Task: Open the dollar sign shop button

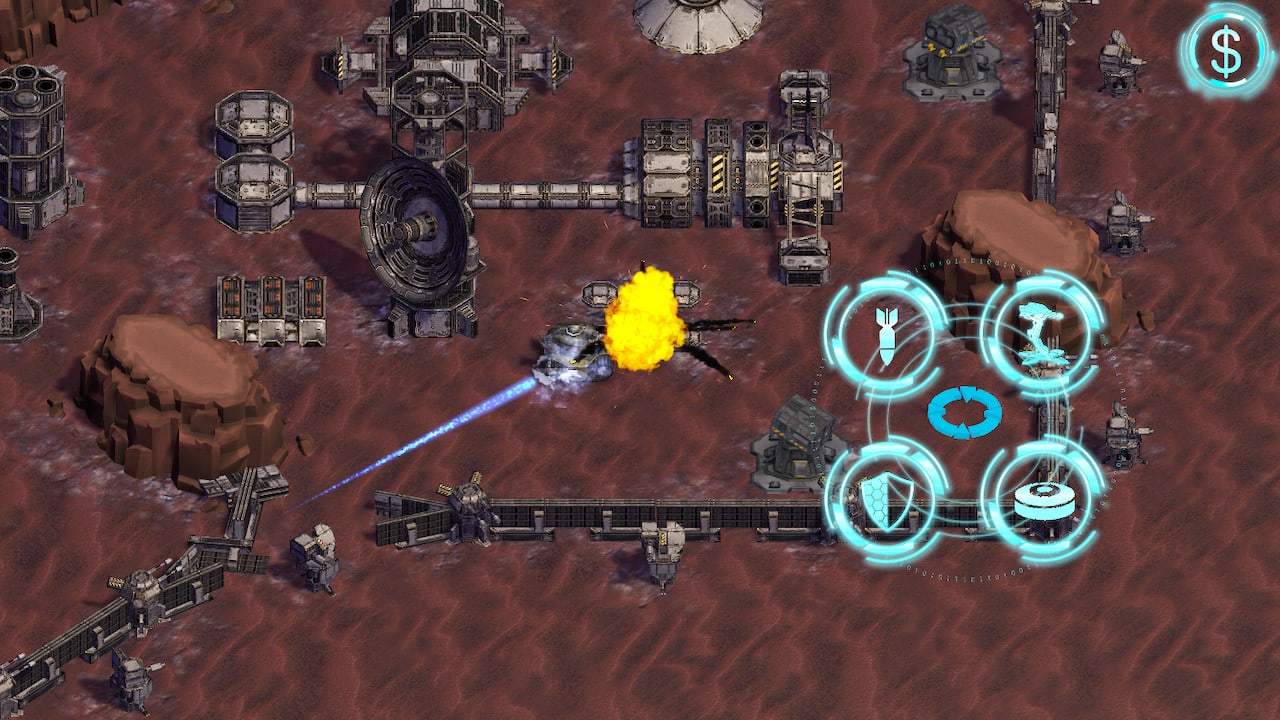Action: coord(1226,48)
